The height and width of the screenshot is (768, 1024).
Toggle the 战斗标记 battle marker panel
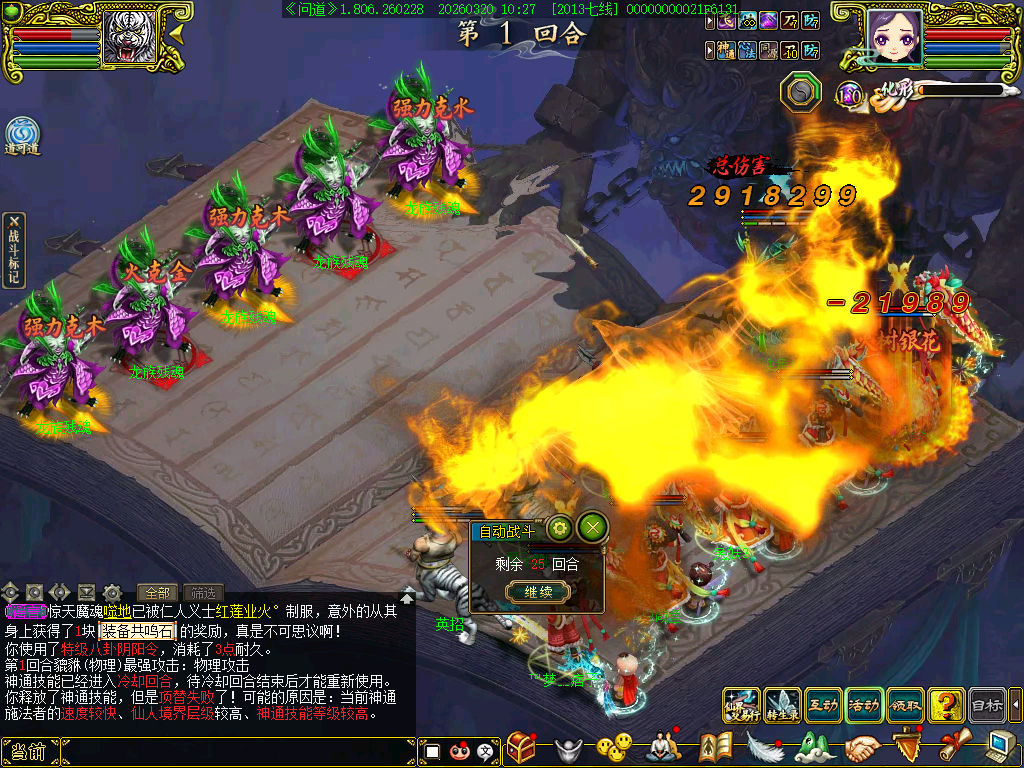[13, 250]
